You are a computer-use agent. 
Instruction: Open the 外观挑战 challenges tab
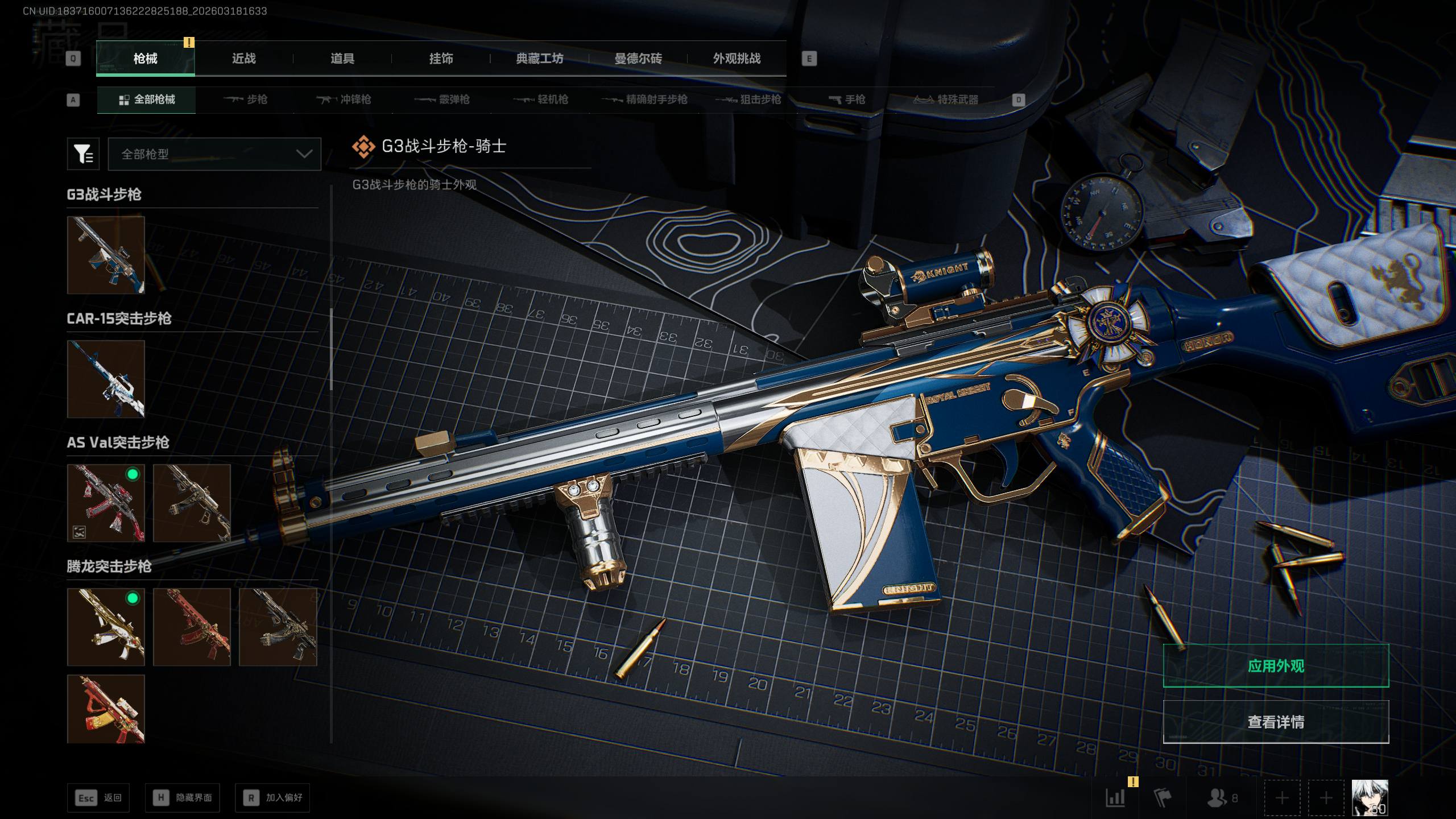pos(737,59)
